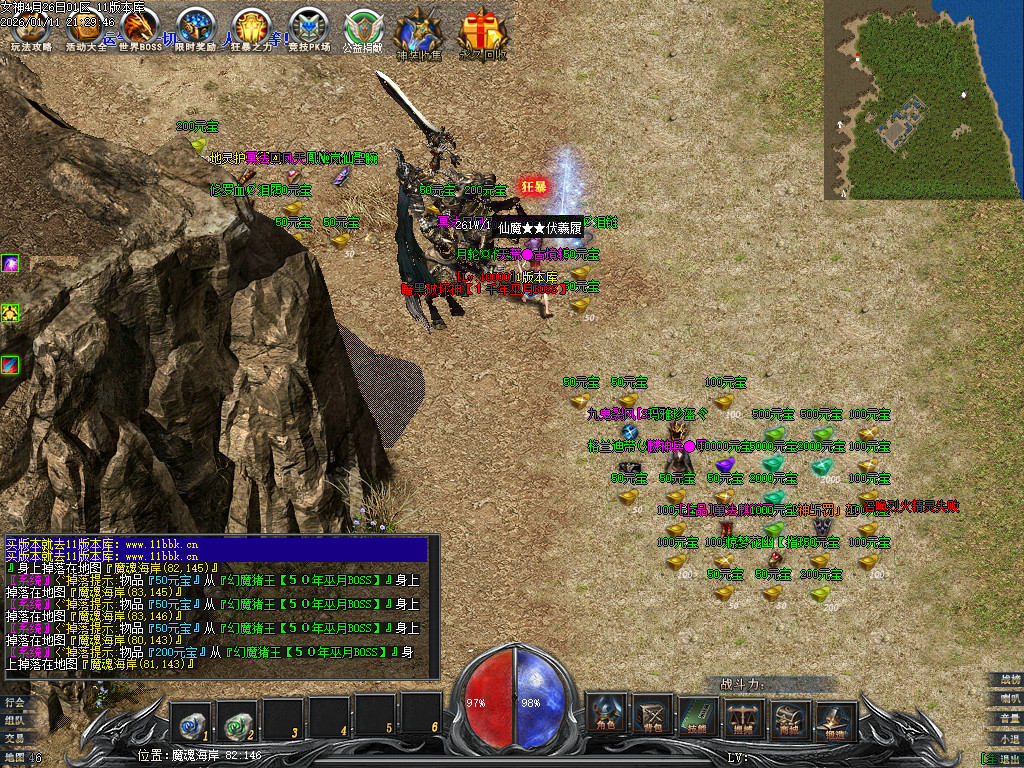
Task: Use the blue swirl stone in slot 1
Action: (x=190, y=715)
